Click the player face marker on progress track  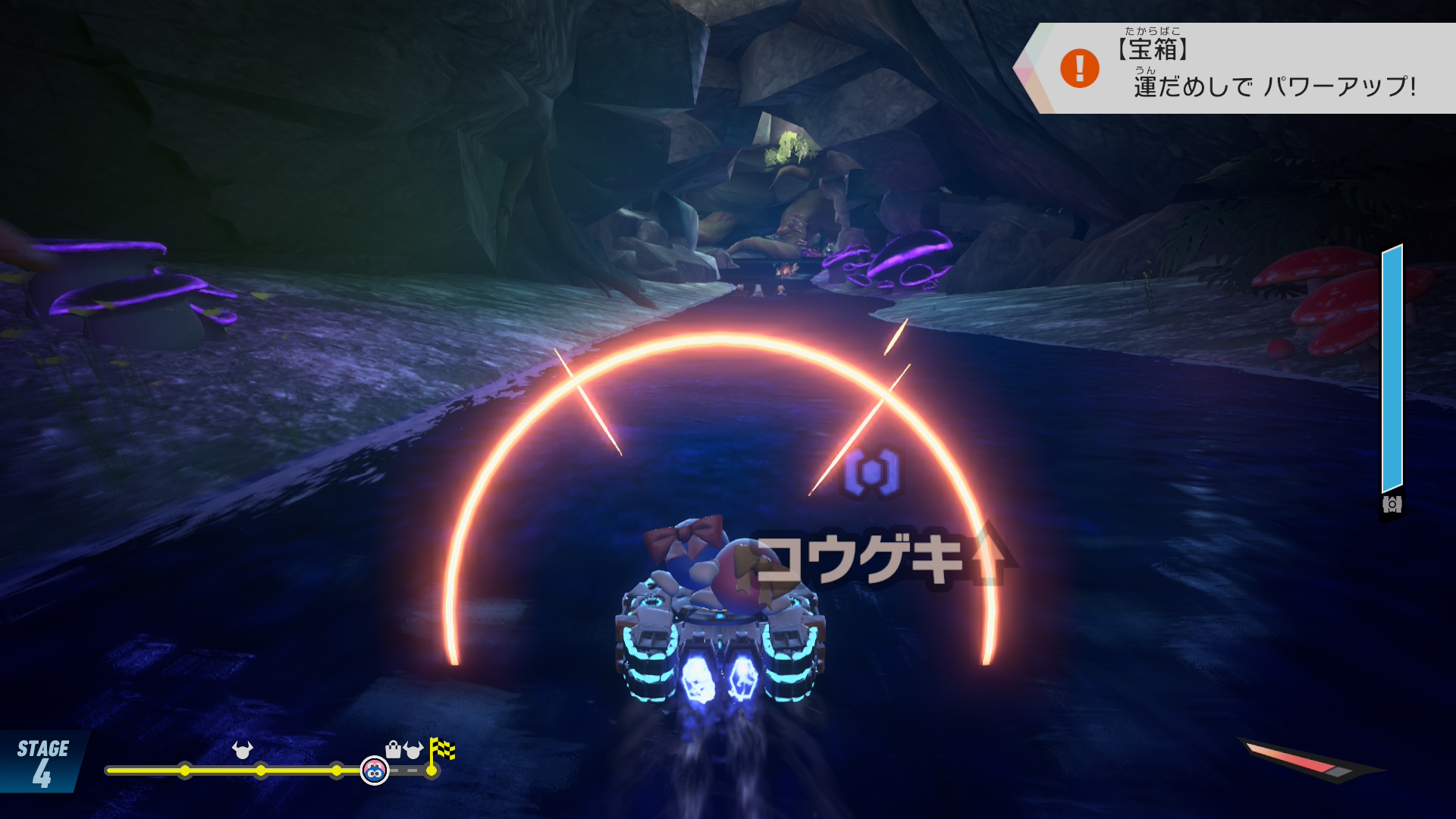[x=374, y=770]
